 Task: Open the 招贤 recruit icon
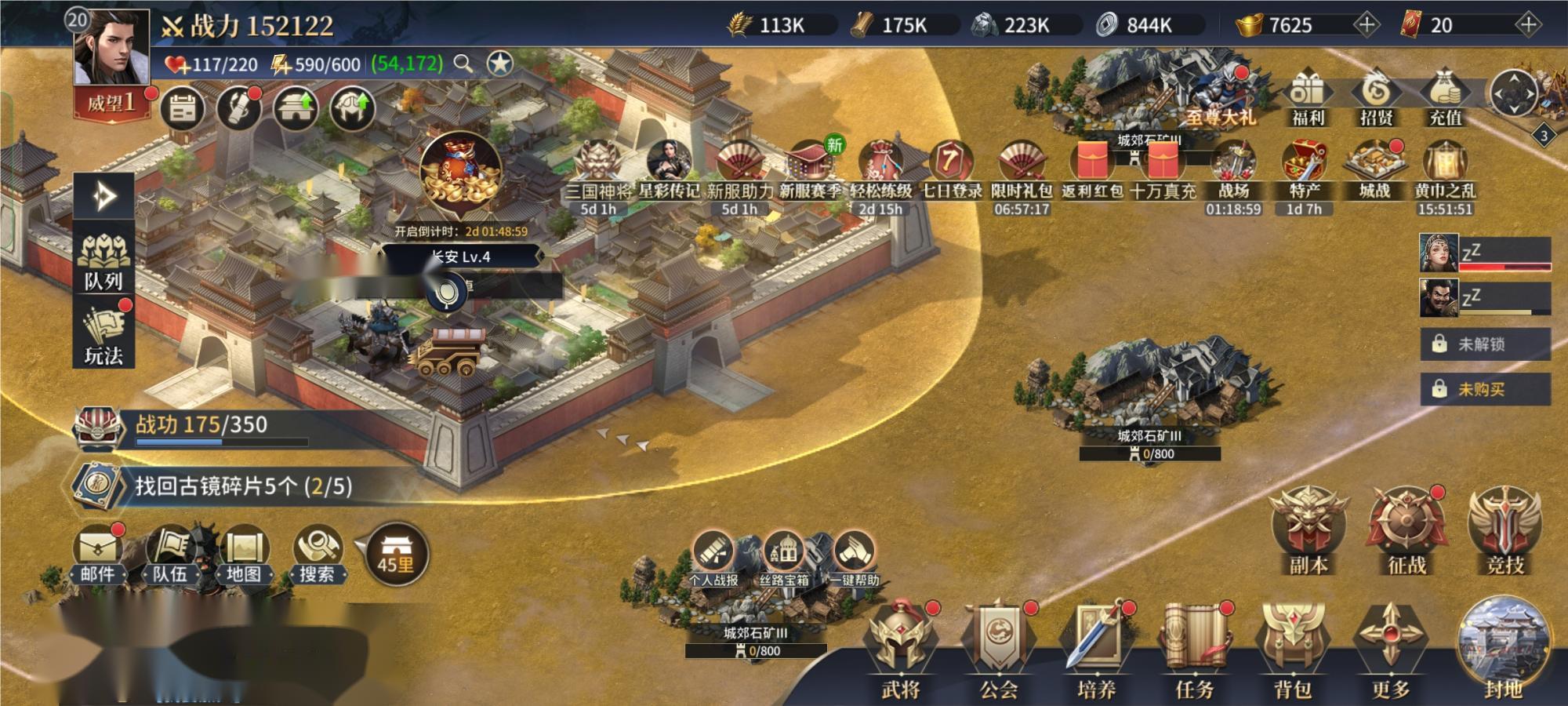coord(1376,98)
